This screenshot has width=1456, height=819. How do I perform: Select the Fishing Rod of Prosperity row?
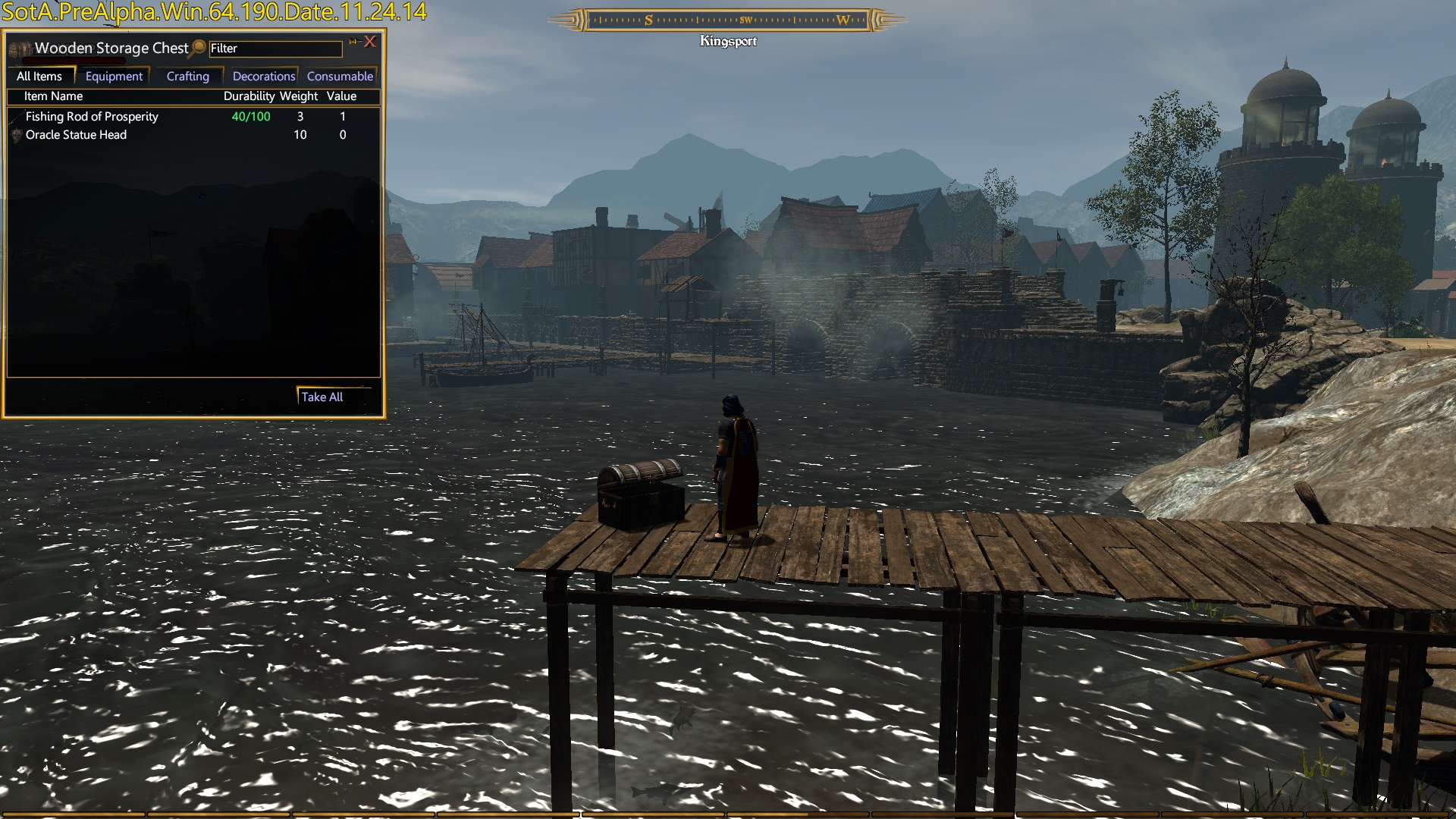tap(92, 117)
